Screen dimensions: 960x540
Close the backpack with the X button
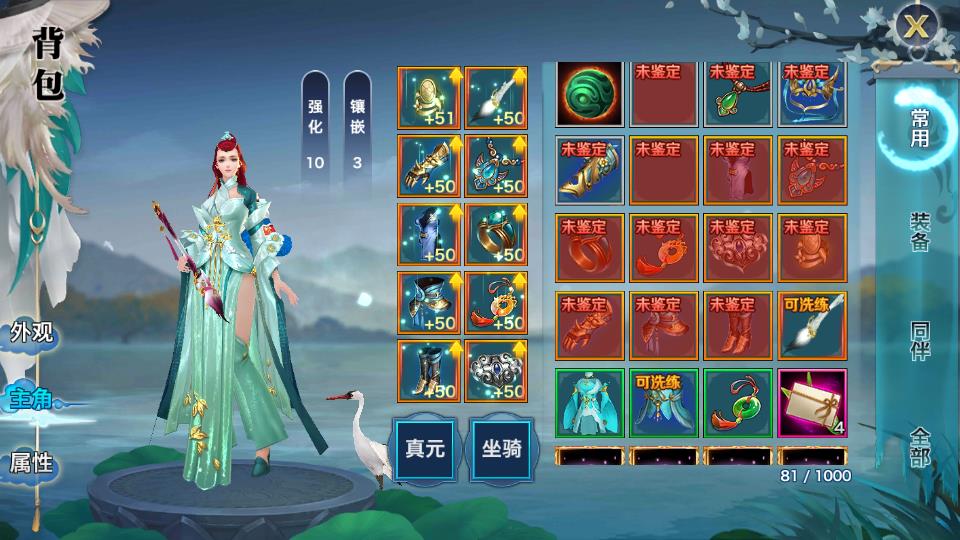[x=916, y=26]
